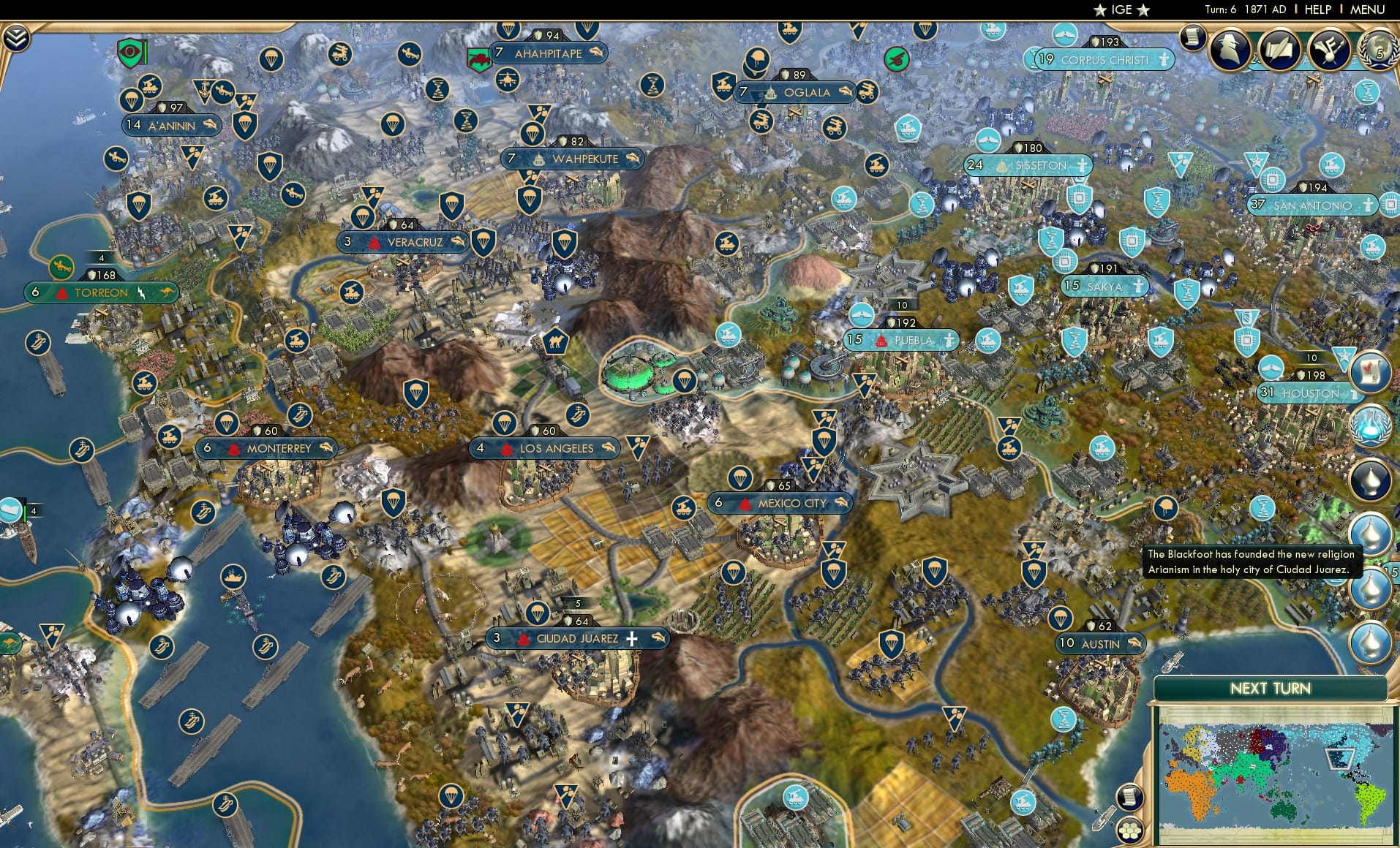
Task: Open the Espionage overview spy icon
Action: (x=1230, y=48)
